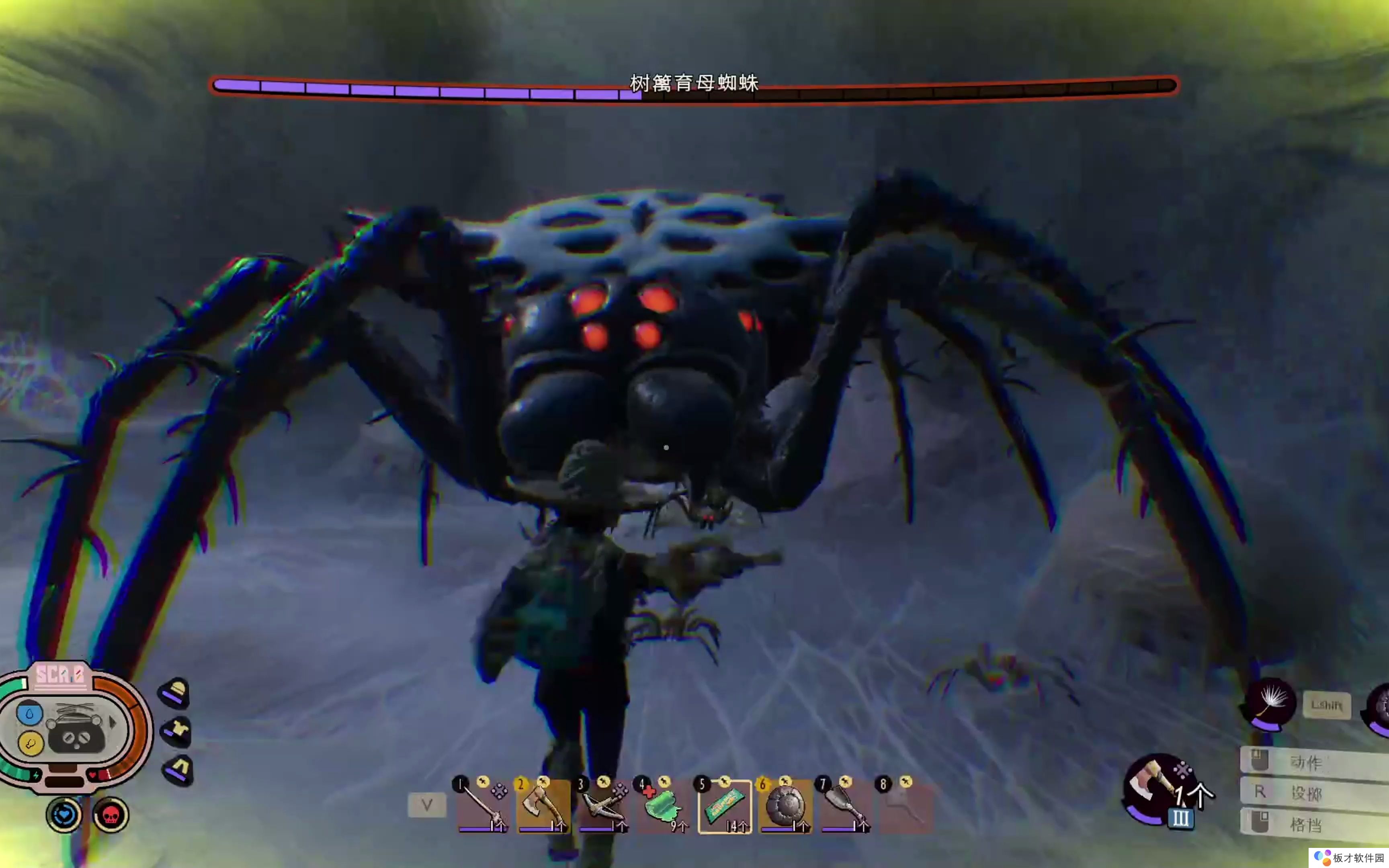Screen dimensions: 1389x868
Task: Click the blue water droplet thirst indicator
Action: click(29, 714)
